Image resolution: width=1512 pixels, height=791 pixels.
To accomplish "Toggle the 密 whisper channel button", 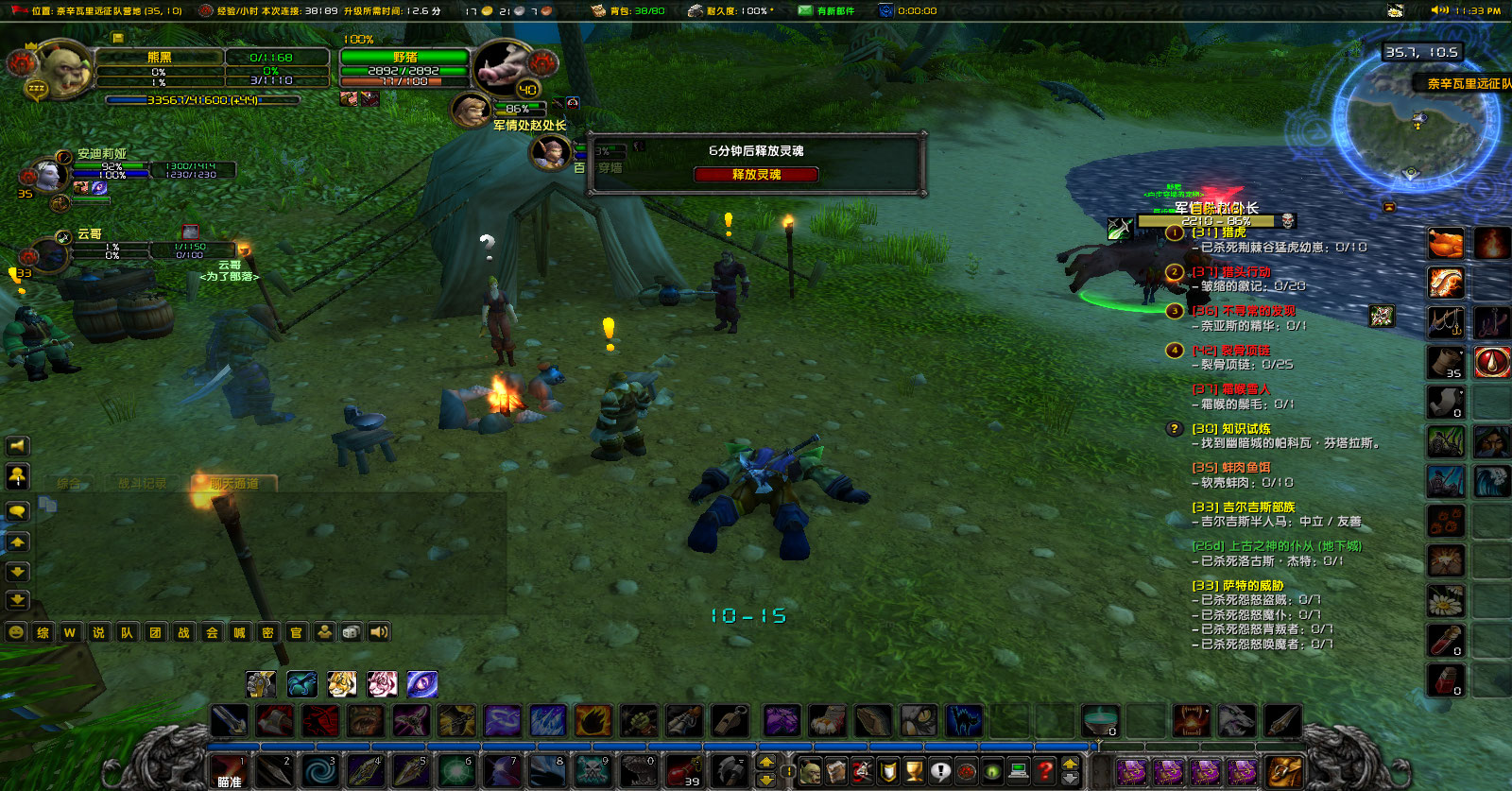I will coord(267,633).
